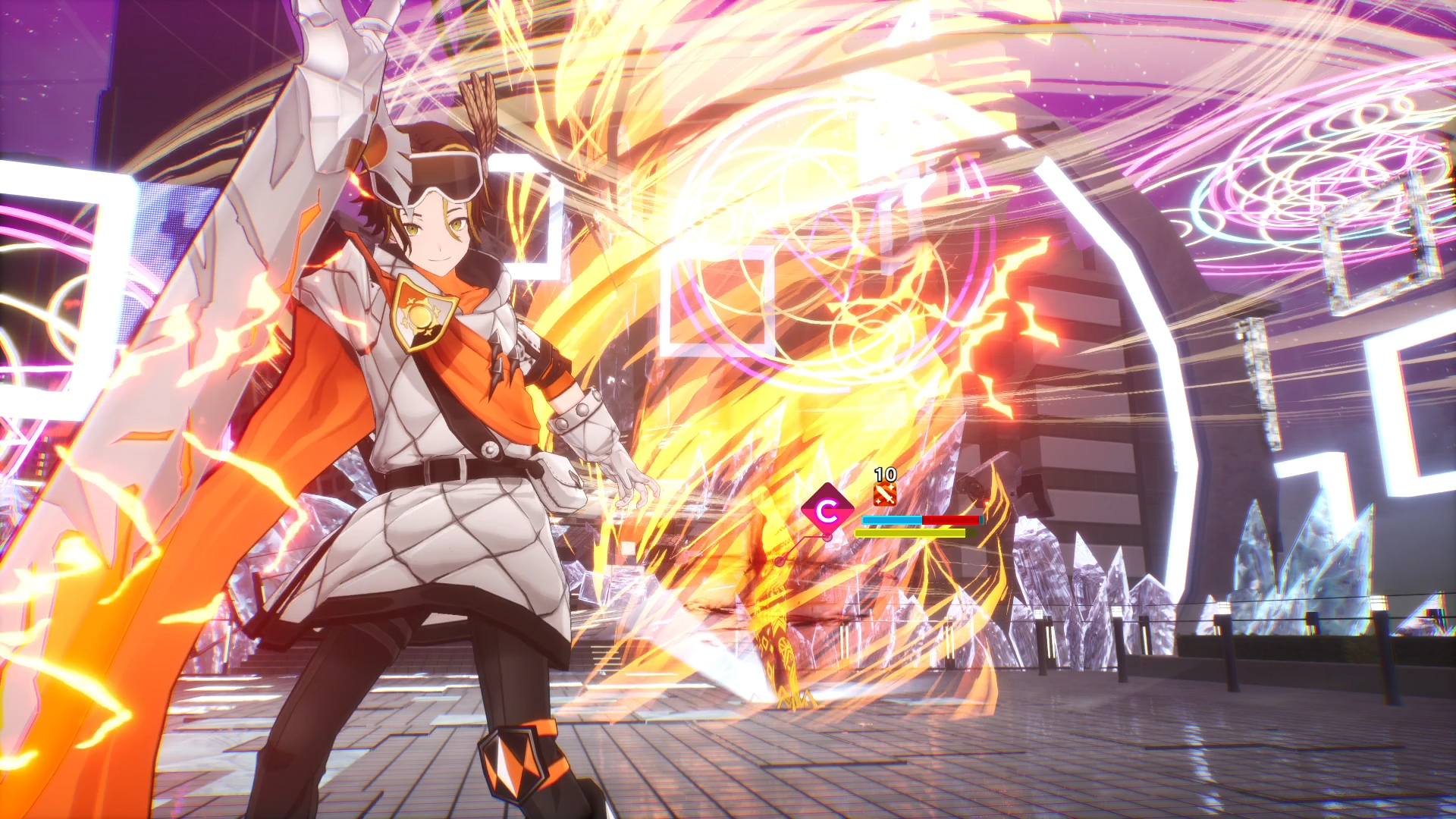
Task: Click the orange status effect icon under 10
Action: [884, 494]
